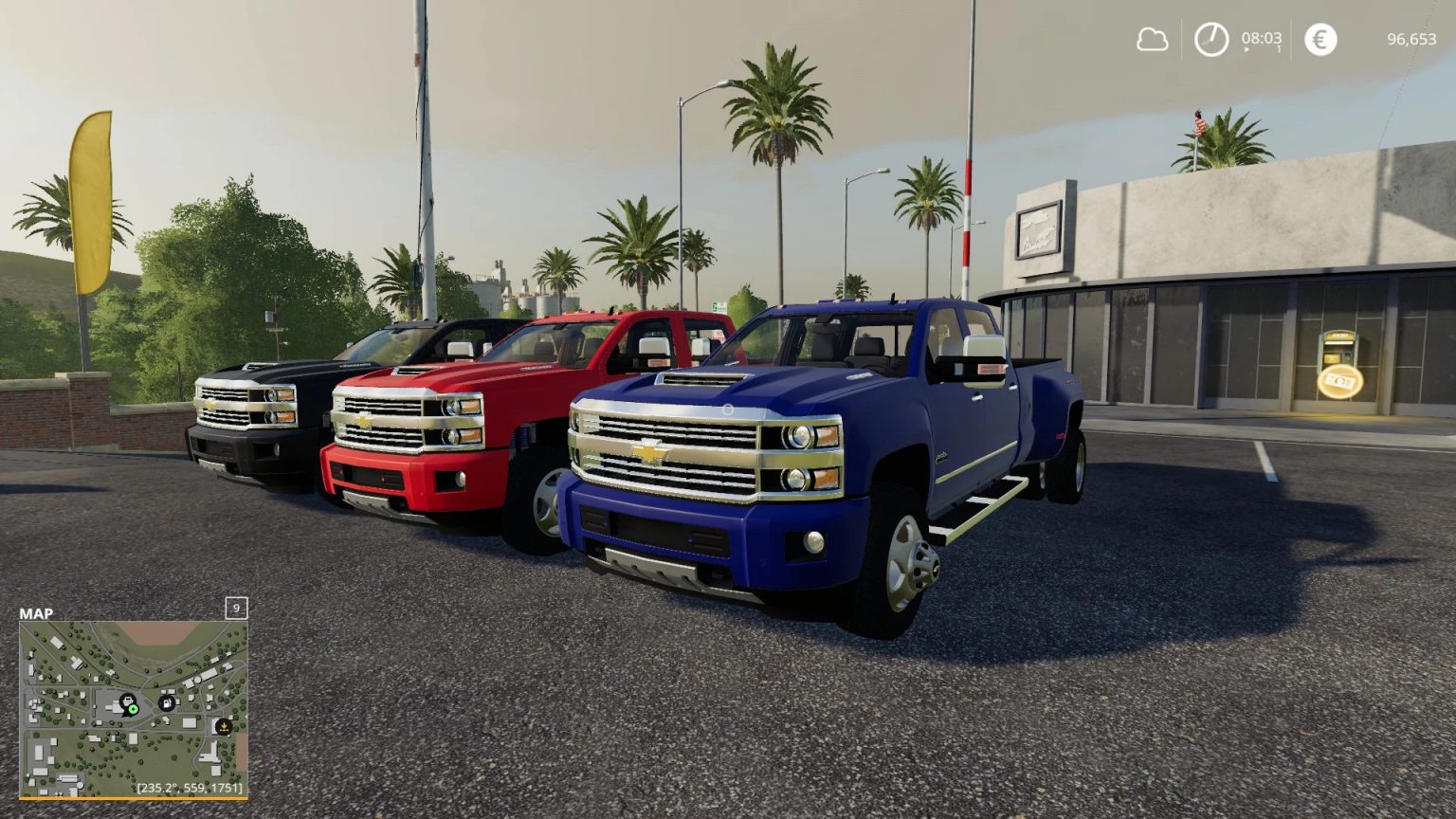Toggle the time scale indicator showing 1
1456x819 pixels.
1279,48
